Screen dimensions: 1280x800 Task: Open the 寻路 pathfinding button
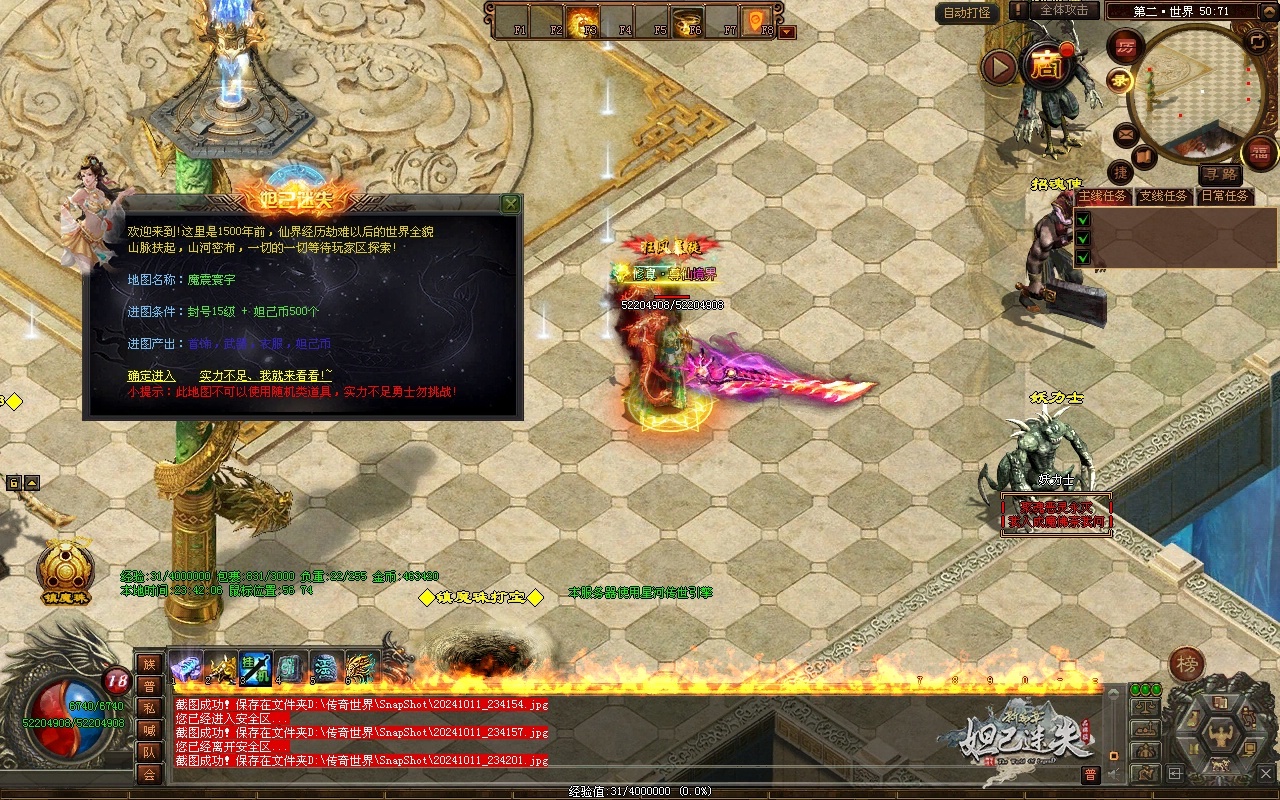[x=1219, y=174]
